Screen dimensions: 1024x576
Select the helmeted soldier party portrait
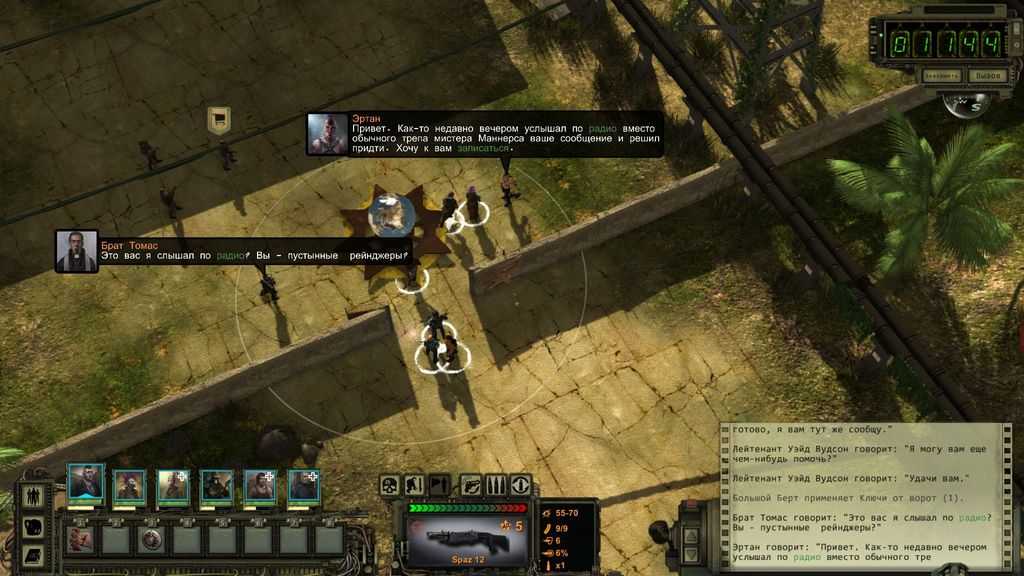click(216, 485)
